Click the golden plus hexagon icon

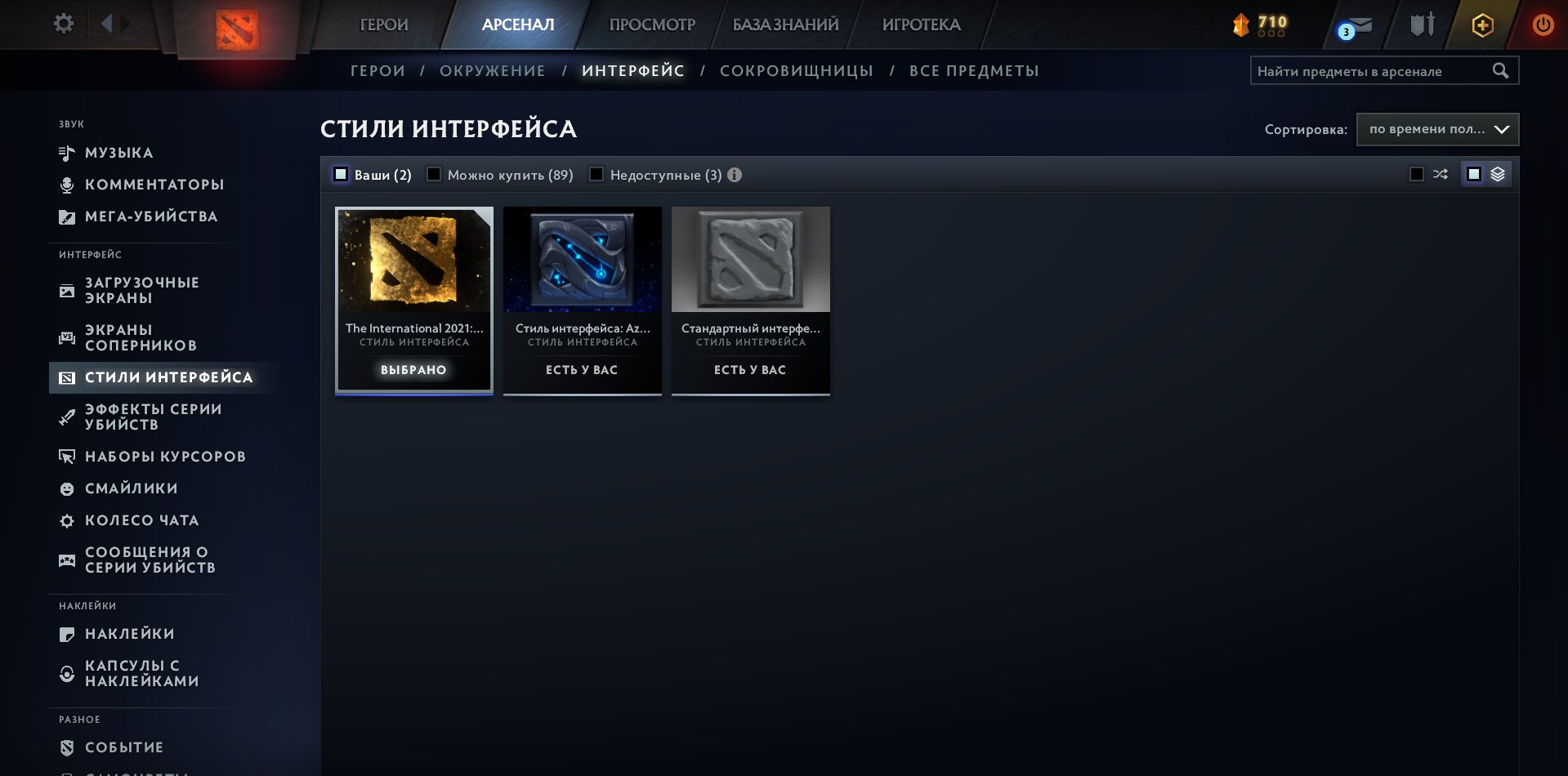click(x=1482, y=25)
